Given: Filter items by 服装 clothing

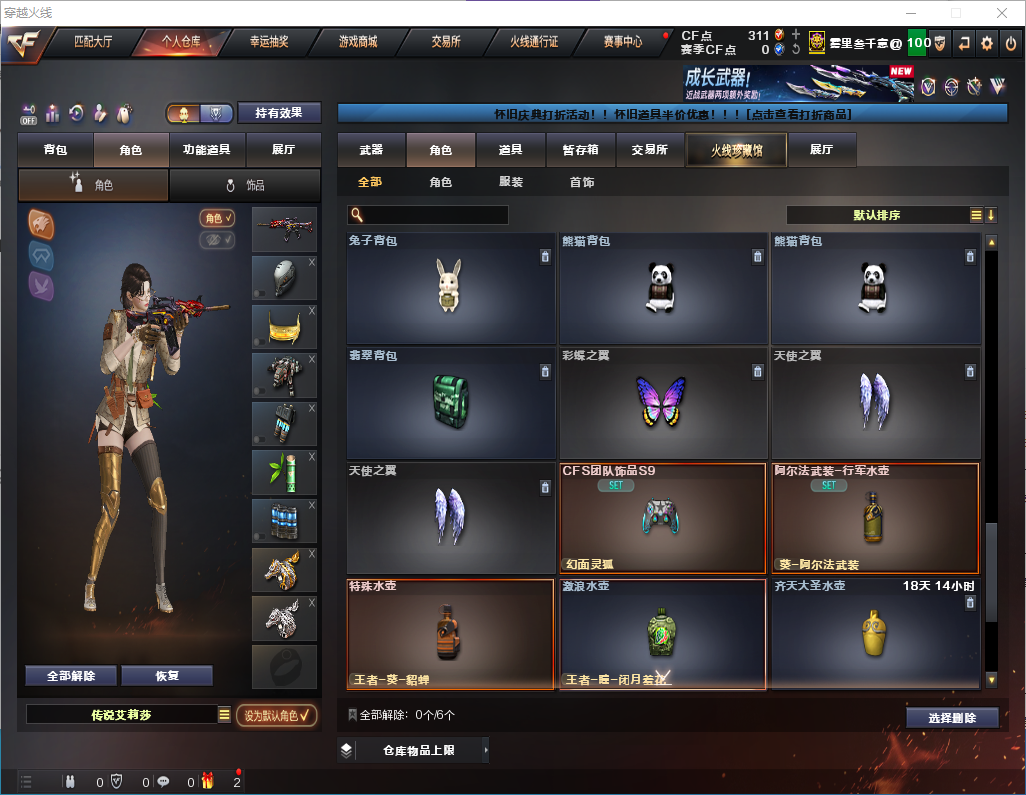Looking at the screenshot, I should click(x=511, y=182).
